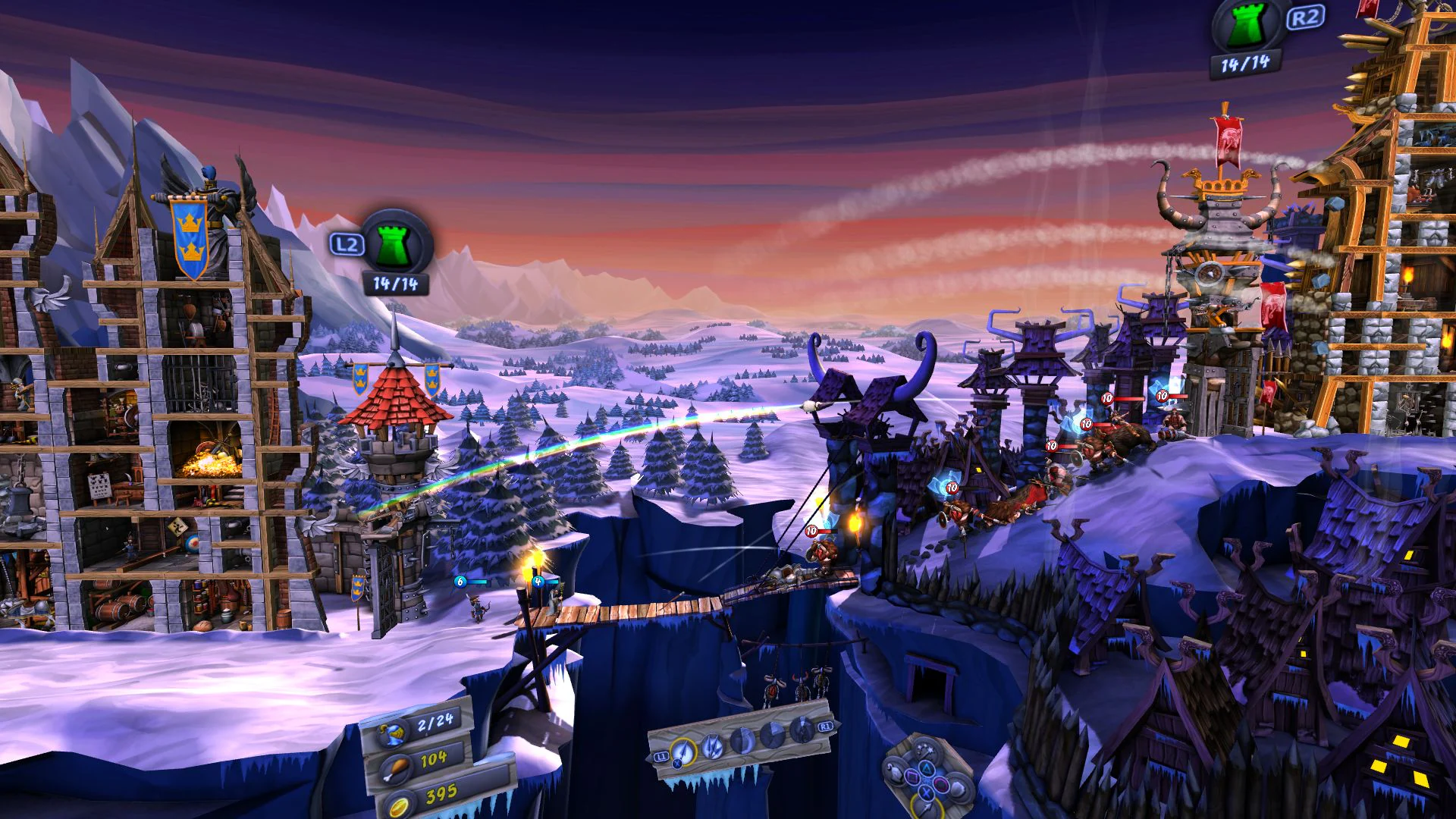Click the L1 prompt on the weapon bar
1456x819 pixels.
pyautogui.click(x=662, y=757)
